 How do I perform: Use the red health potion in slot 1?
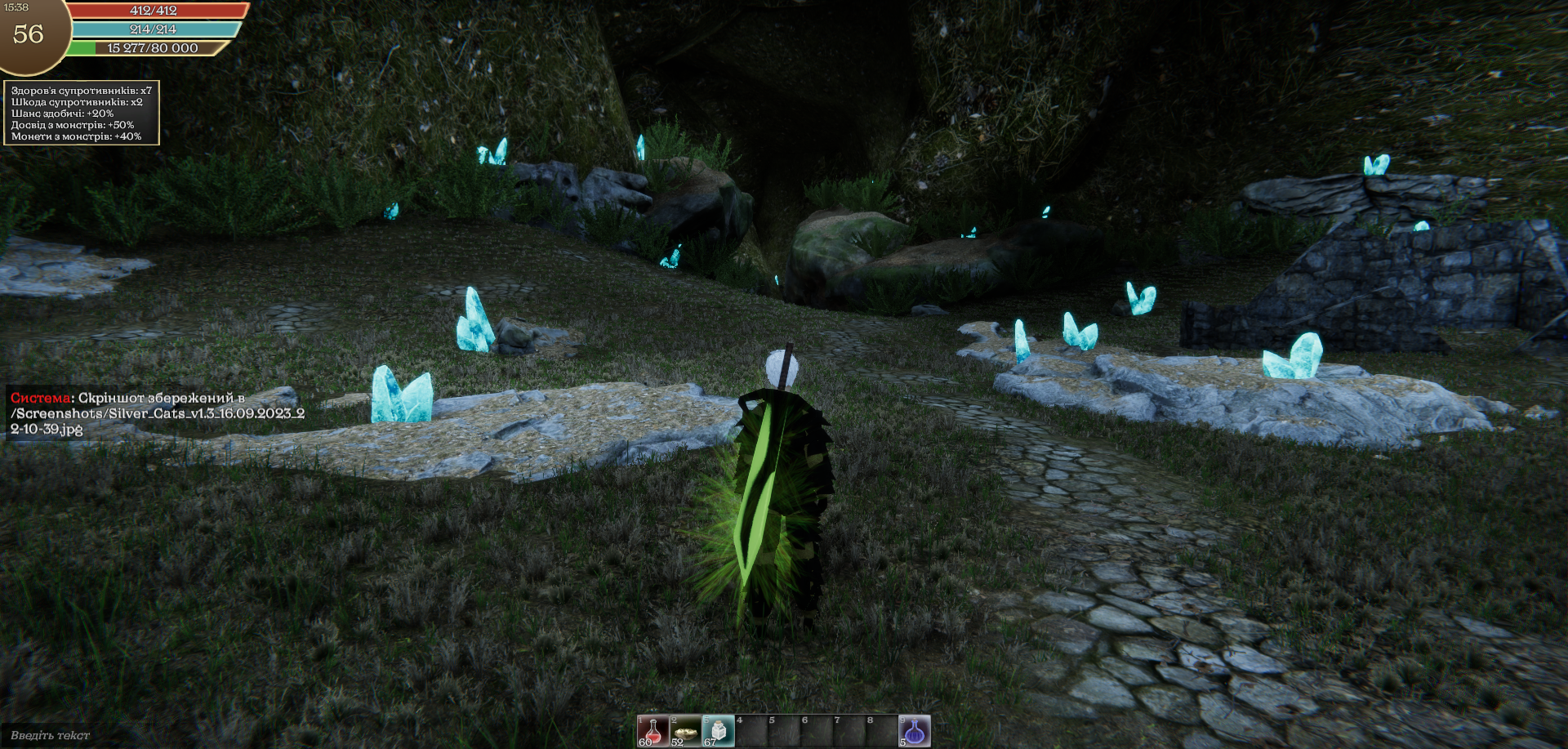pyautogui.click(x=653, y=731)
